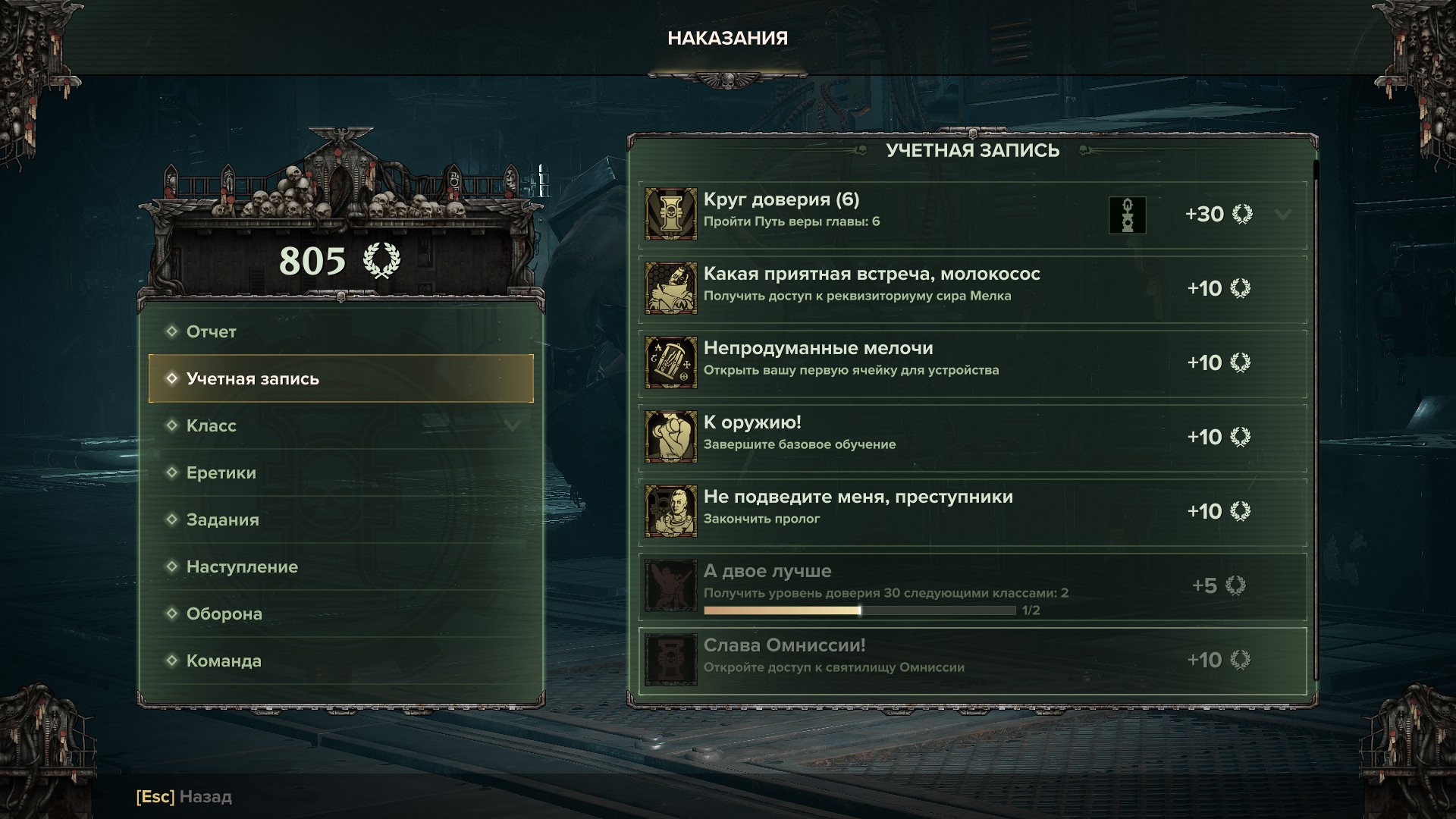Image resolution: width=1456 pixels, height=819 pixels.
Task: Expand the Круг доверия row chevron
Action: point(1283,215)
